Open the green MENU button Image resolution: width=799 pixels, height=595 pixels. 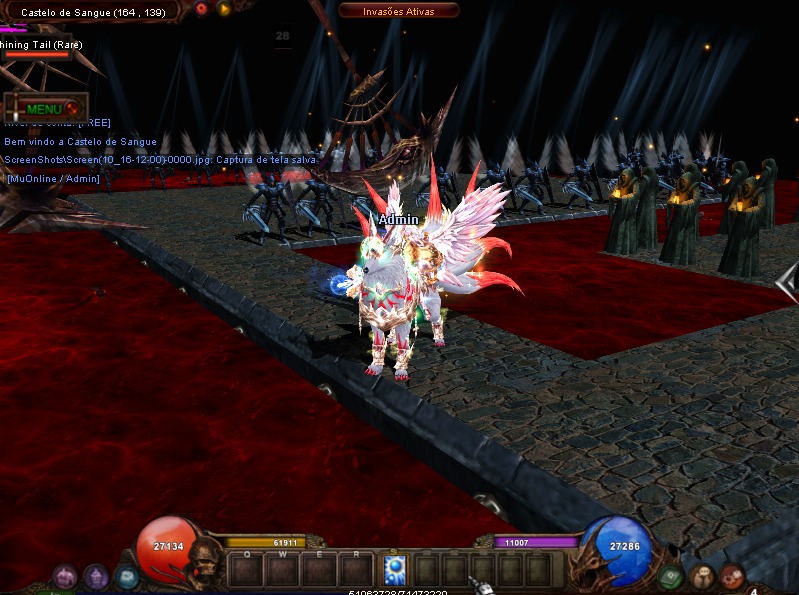46,108
